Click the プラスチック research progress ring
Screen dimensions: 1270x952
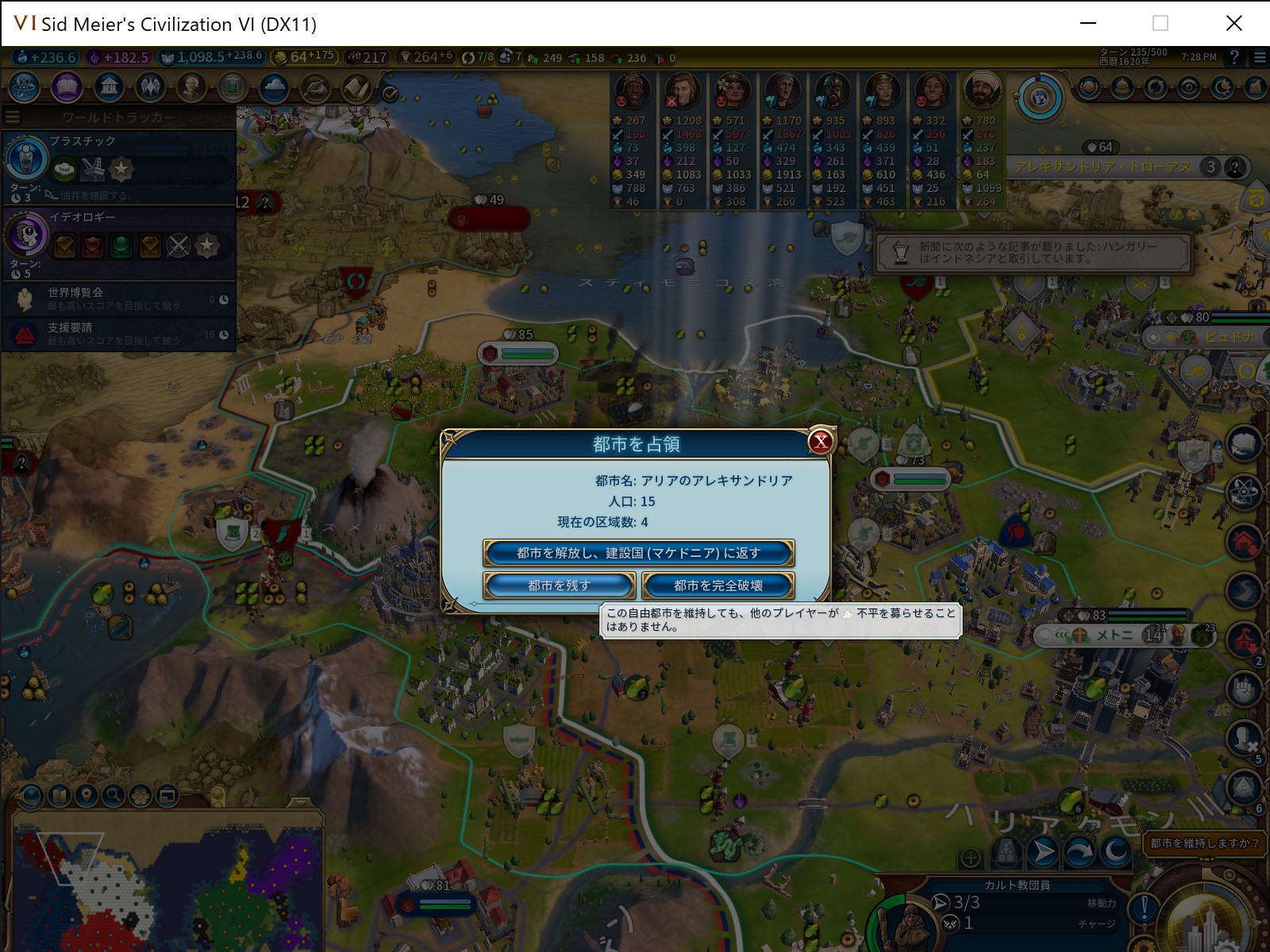coord(26,159)
